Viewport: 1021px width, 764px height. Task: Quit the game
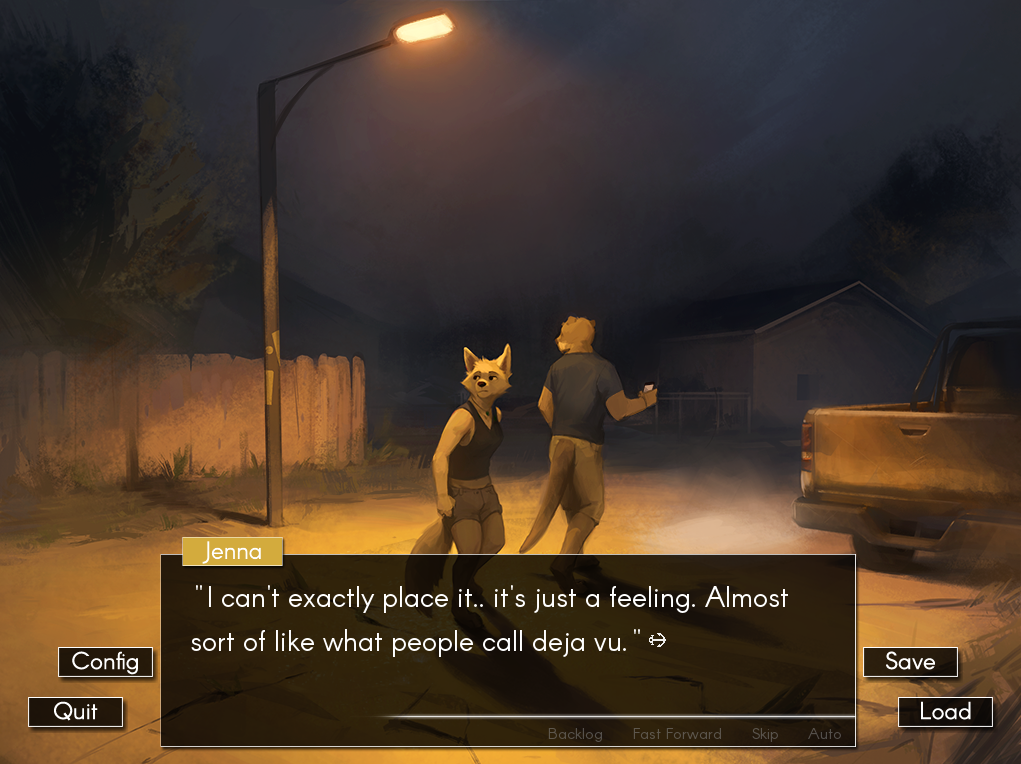tap(76, 712)
